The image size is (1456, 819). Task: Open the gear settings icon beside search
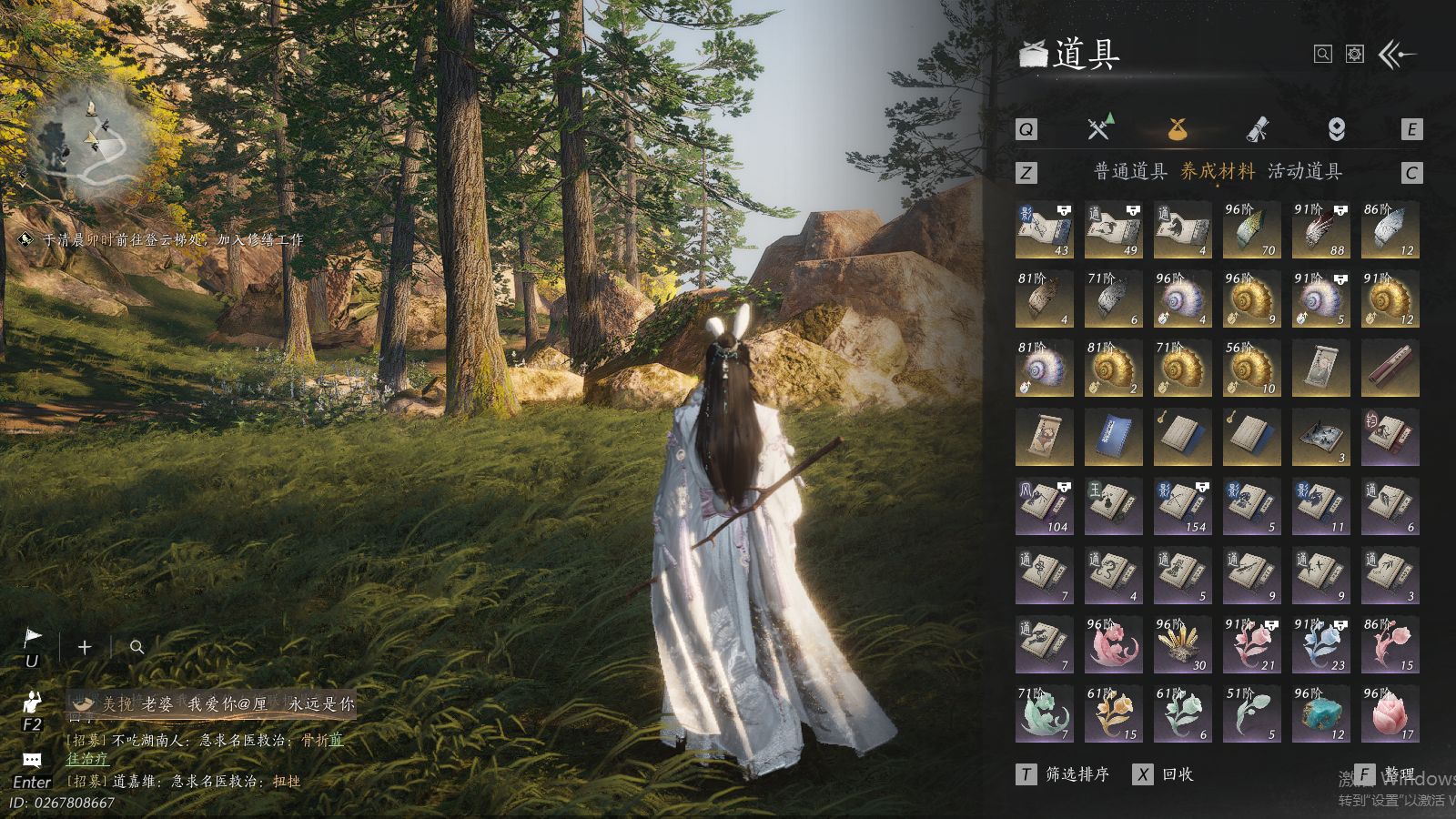[x=1355, y=55]
